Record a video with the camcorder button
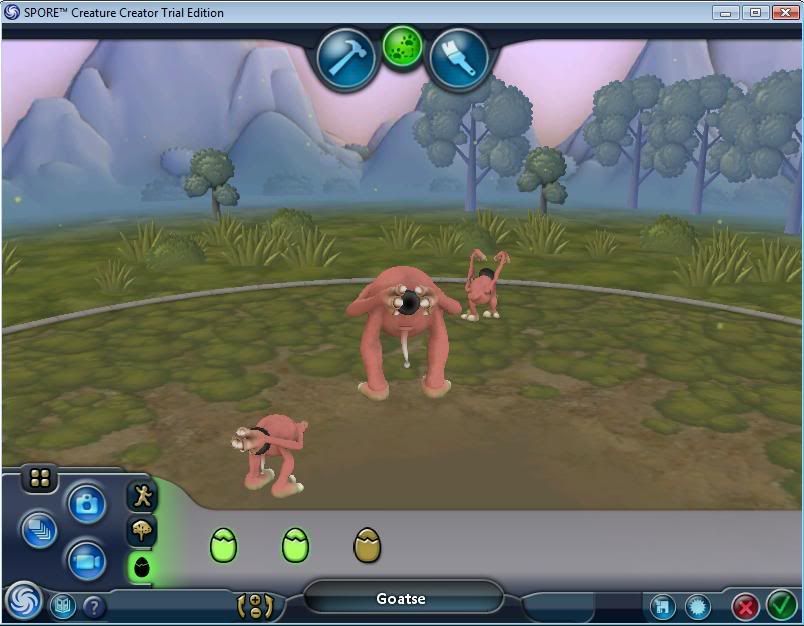 87,561
